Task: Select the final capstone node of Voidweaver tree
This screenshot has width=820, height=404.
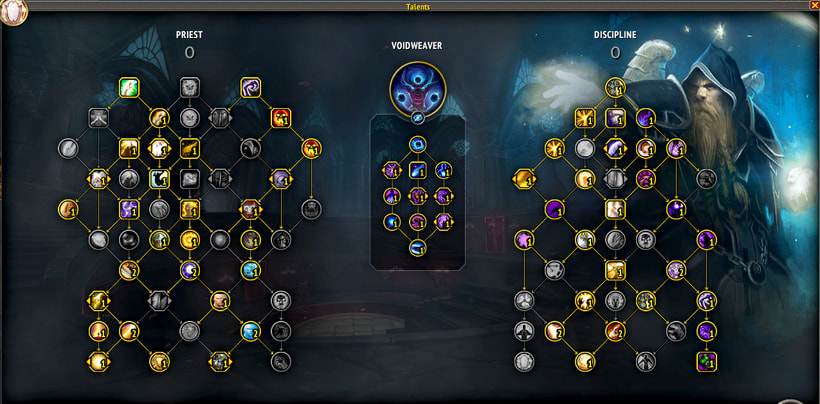Action: click(416, 247)
